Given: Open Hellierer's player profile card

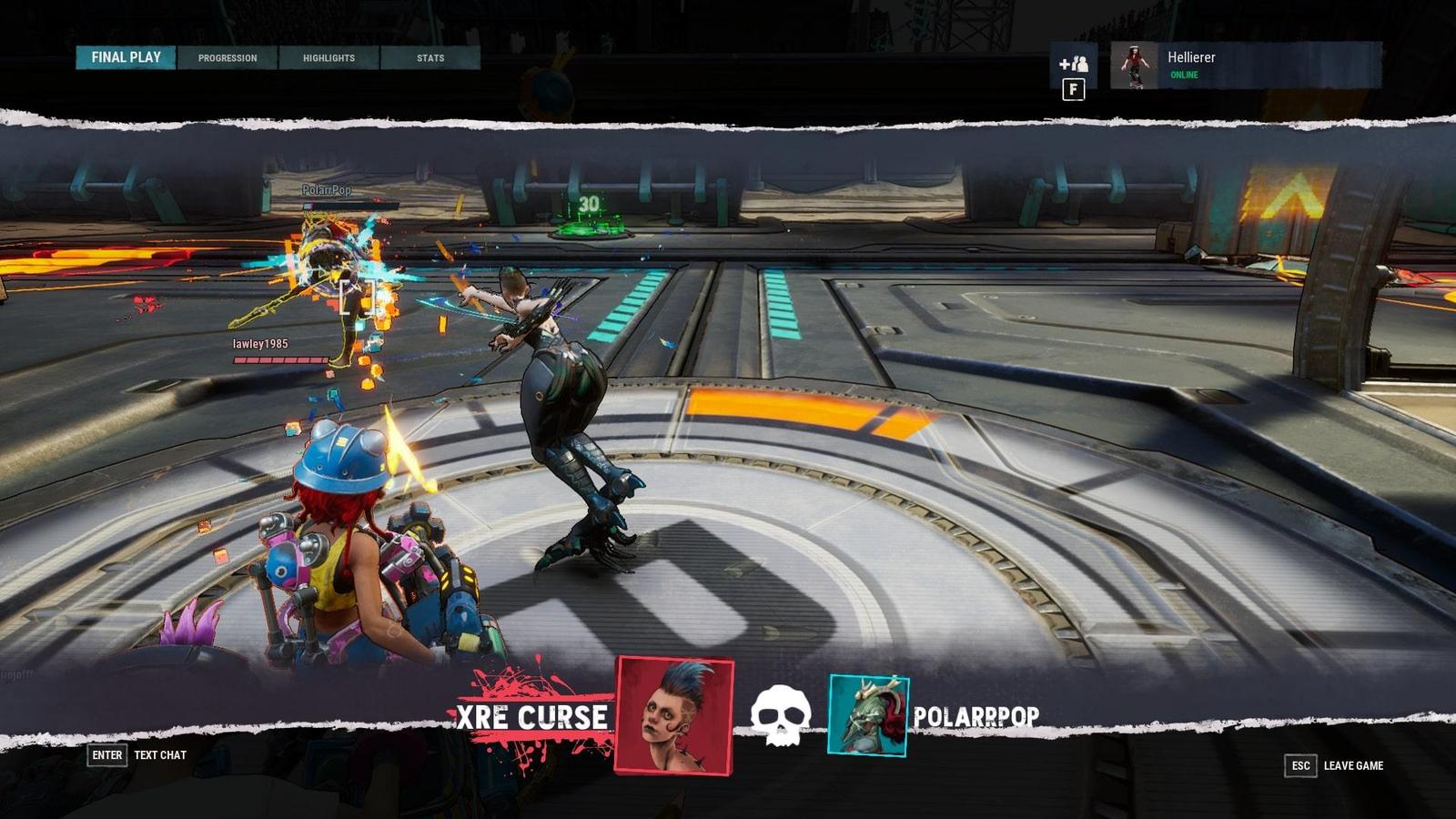Looking at the screenshot, I should click(1245, 66).
